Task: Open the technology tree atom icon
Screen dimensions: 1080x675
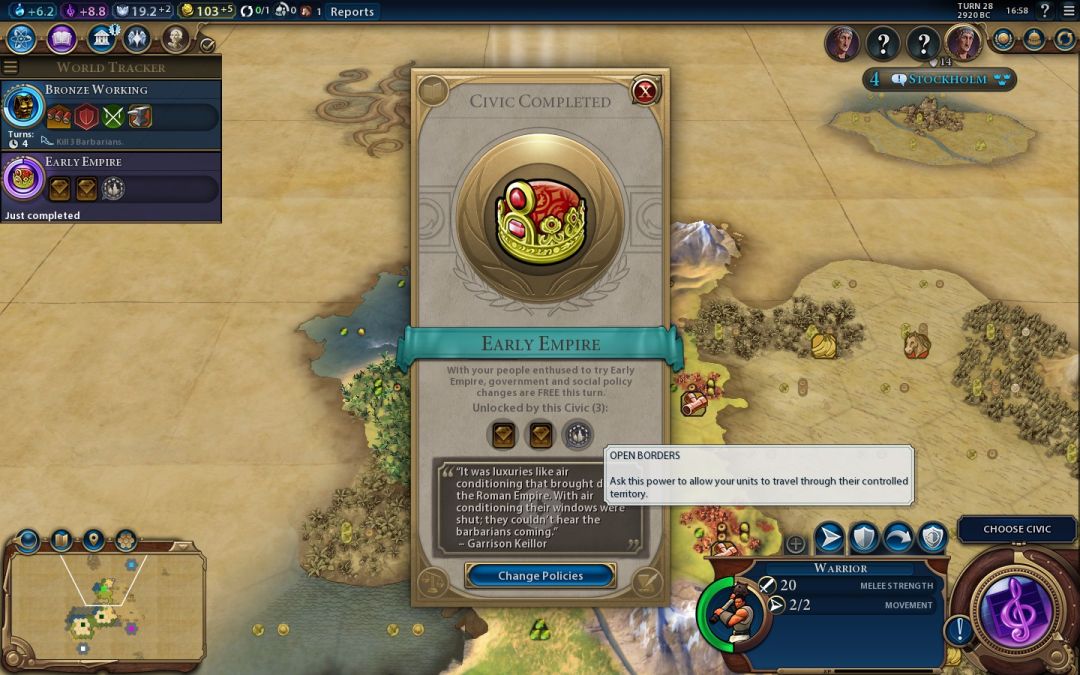Action: [x=22, y=39]
